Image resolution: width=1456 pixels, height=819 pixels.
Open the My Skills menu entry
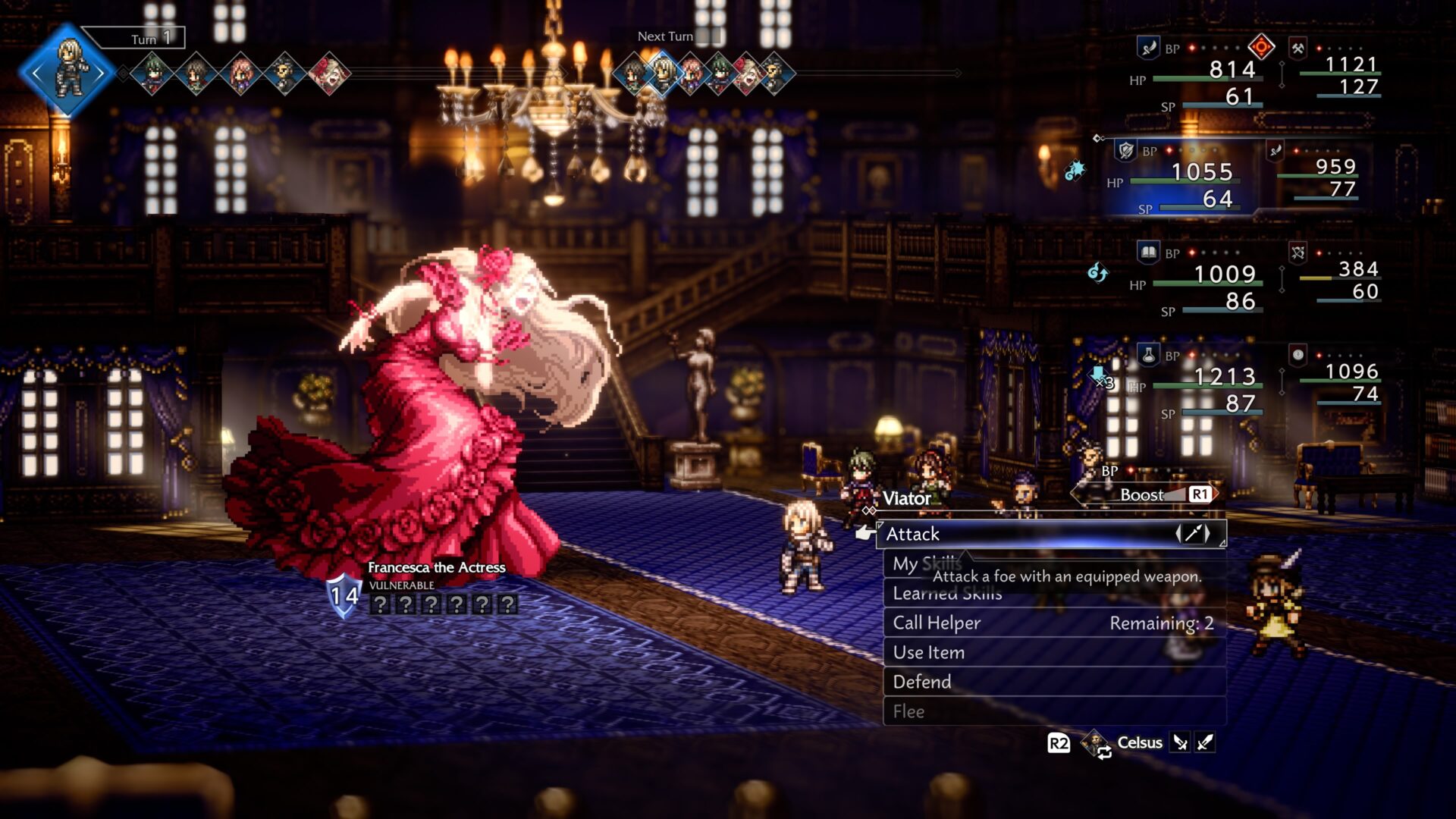coord(927,564)
